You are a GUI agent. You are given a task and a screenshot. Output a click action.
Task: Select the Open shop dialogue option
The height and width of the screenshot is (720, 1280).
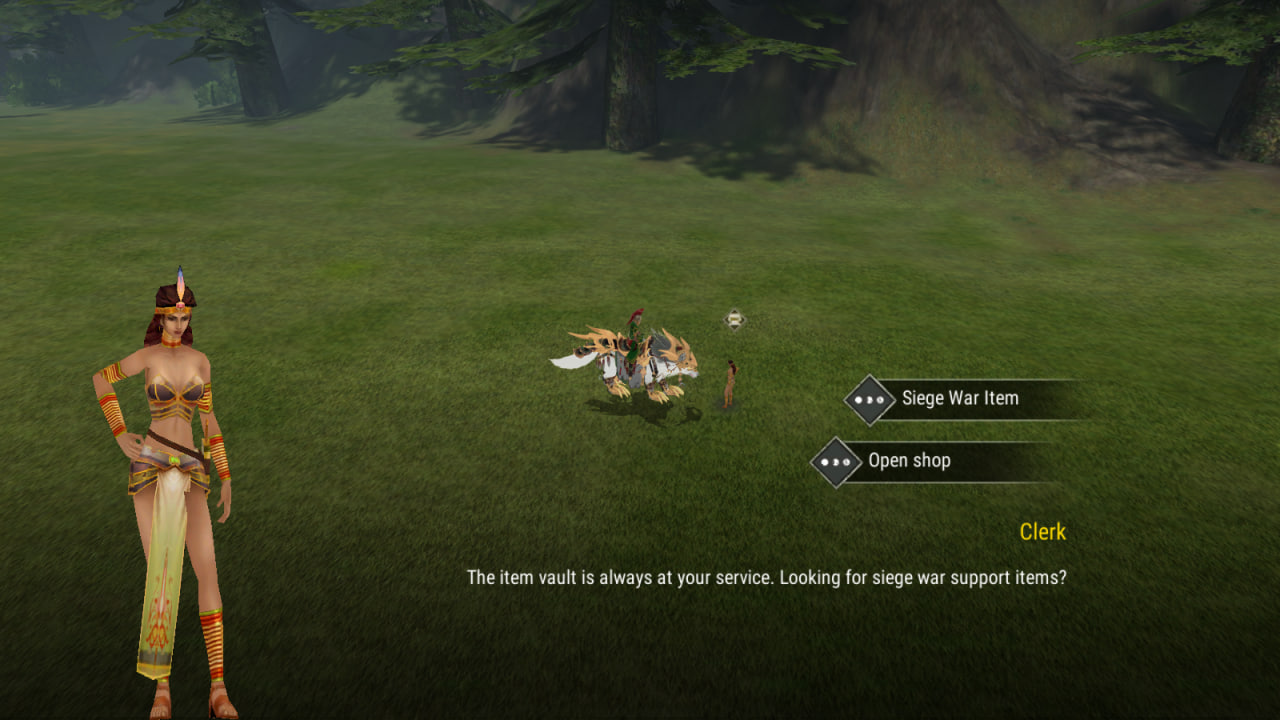click(x=909, y=461)
